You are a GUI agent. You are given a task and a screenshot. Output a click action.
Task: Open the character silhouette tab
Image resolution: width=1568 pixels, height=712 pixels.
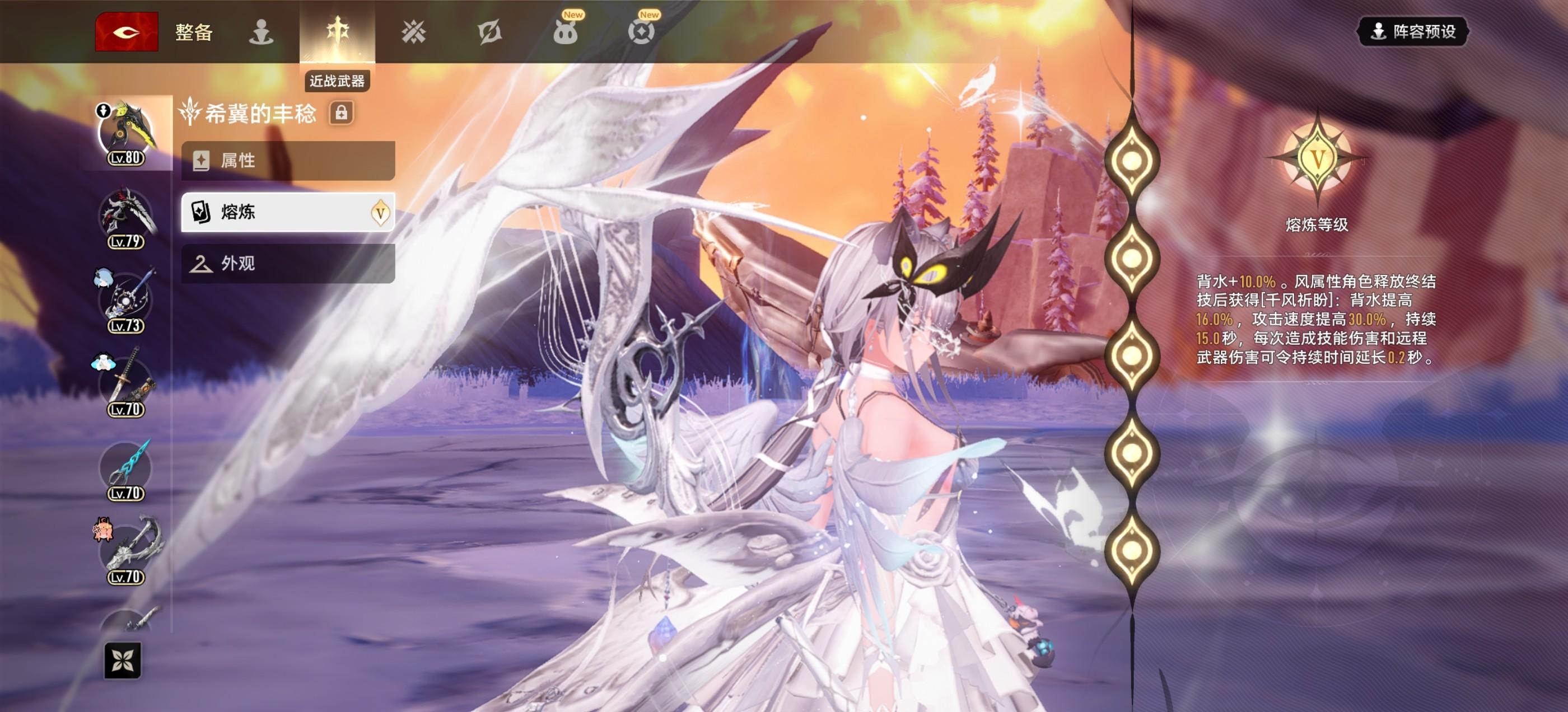[x=261, y=32]
